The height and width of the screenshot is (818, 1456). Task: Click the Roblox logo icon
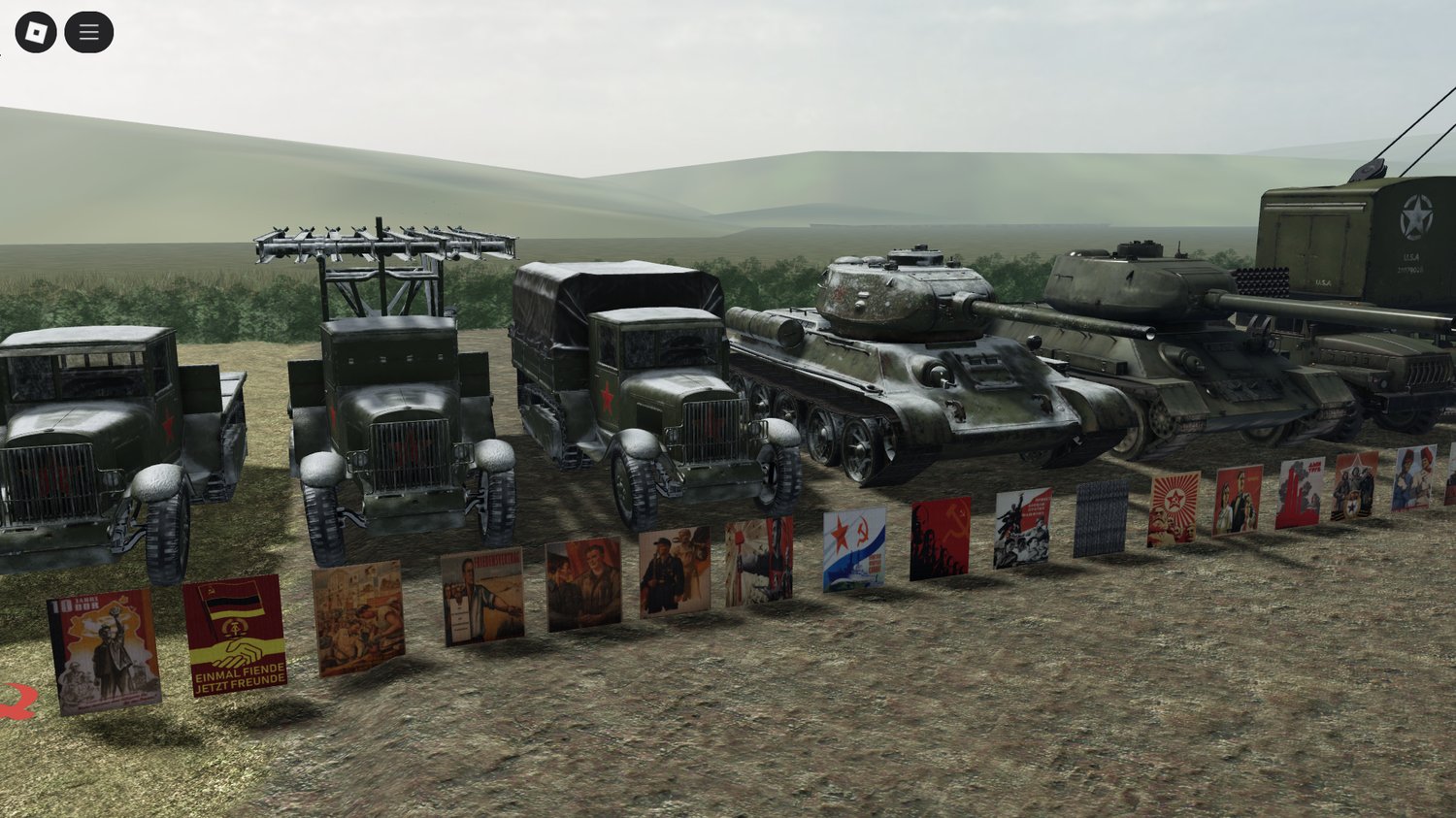tap(37, 30)
